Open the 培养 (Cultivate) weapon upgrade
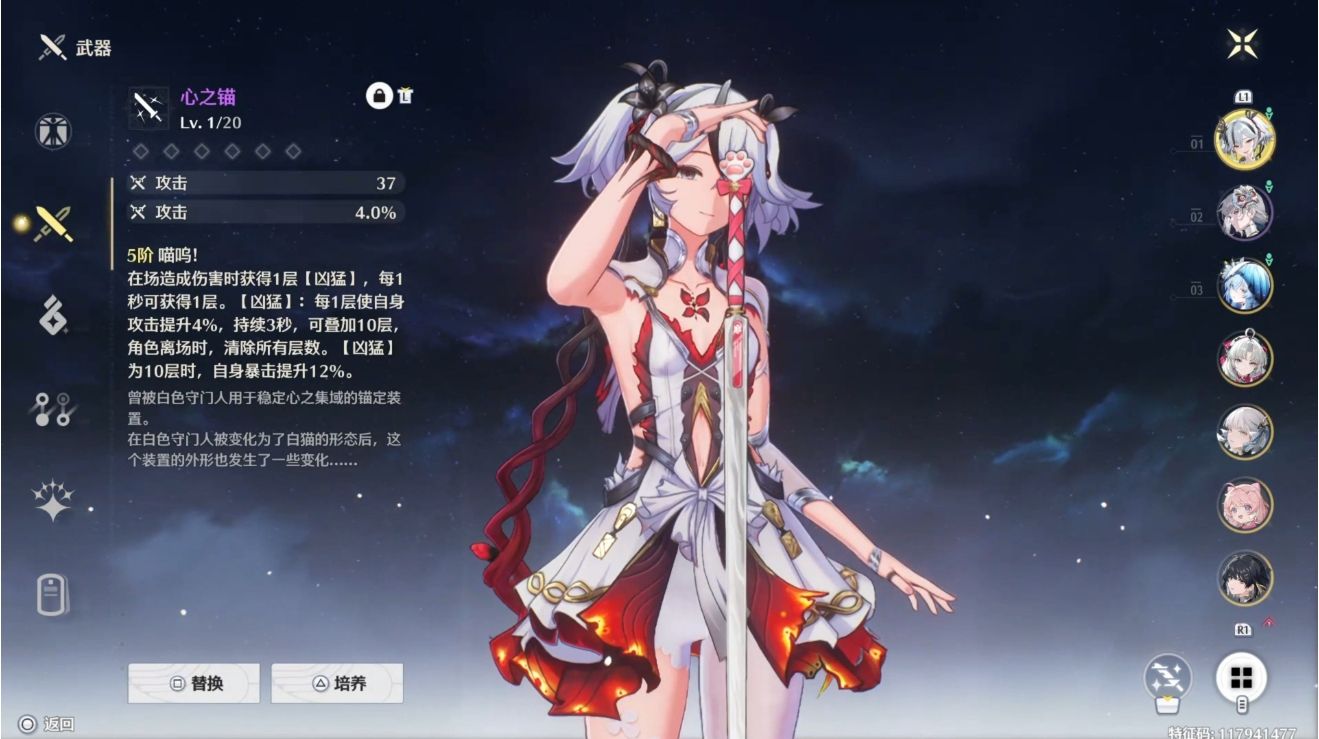 [337, 684]
